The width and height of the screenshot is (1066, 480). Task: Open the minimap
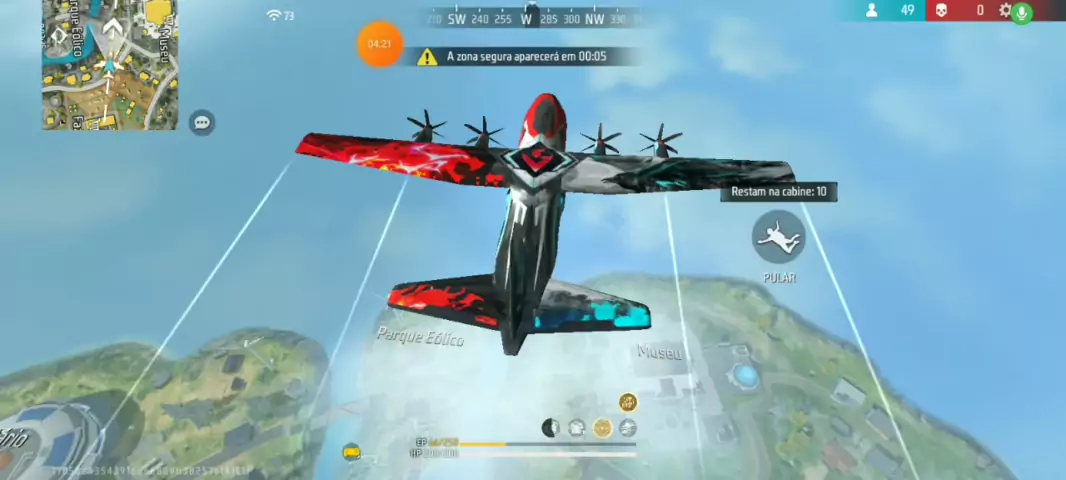point(109,65)
